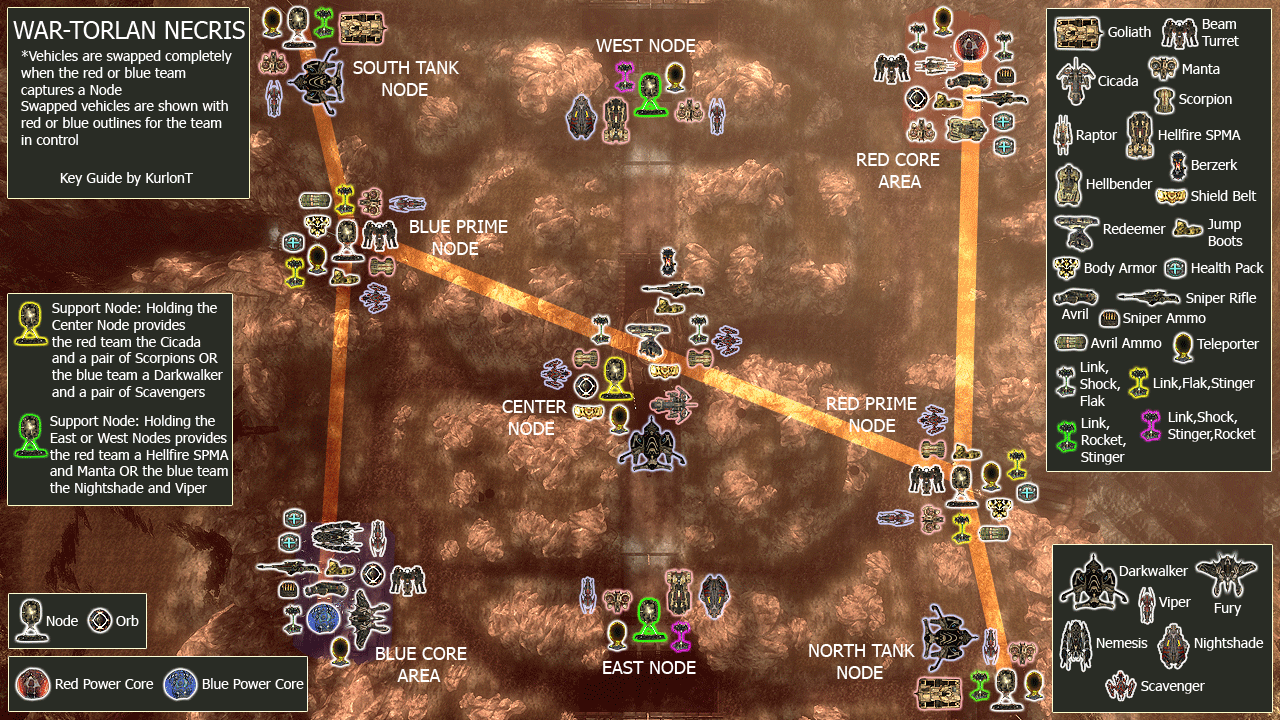Image resolution: width=1280 pixels, height=720 pixels.
Task: Choose the East Node map label
Action: (x=648, y=667)
